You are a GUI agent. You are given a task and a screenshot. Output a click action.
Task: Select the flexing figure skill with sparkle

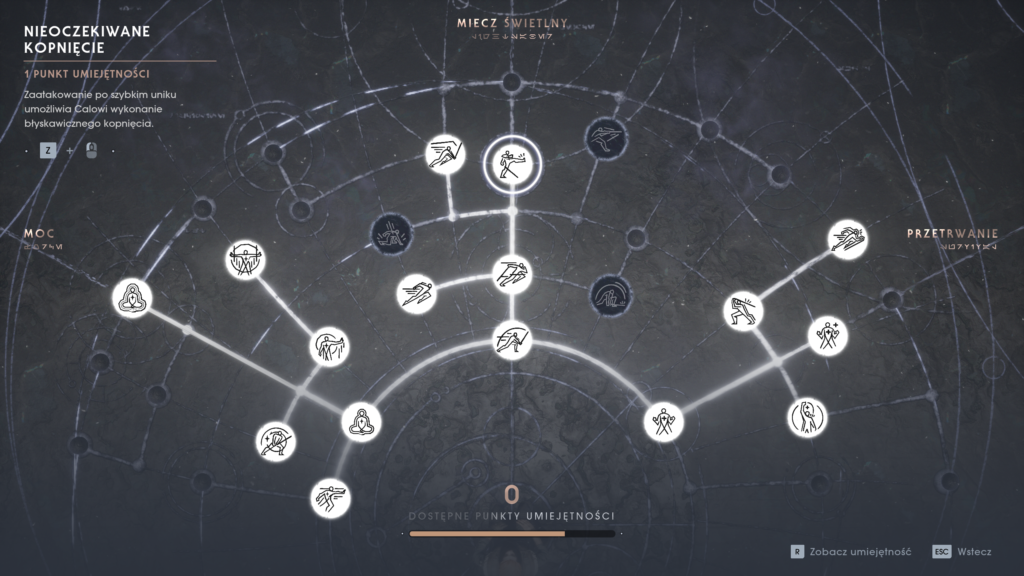(x=827, y=335)
